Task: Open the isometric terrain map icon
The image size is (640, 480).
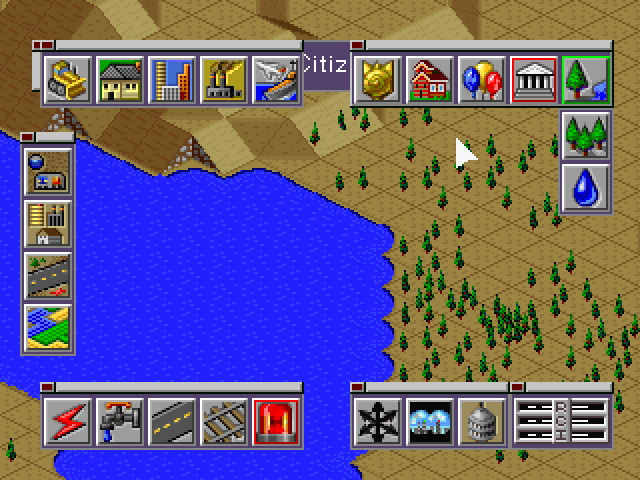Action: 48,329
